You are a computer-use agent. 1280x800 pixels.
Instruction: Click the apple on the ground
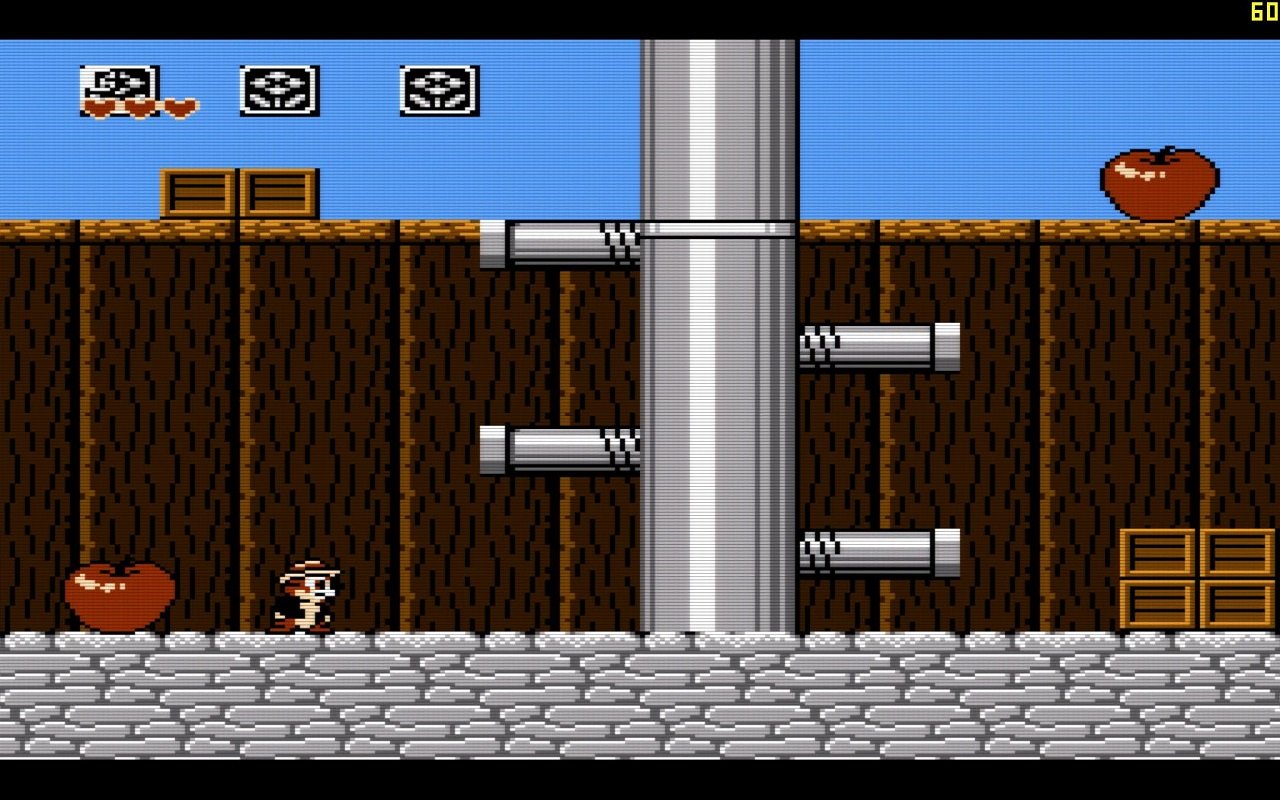(120, 595)
